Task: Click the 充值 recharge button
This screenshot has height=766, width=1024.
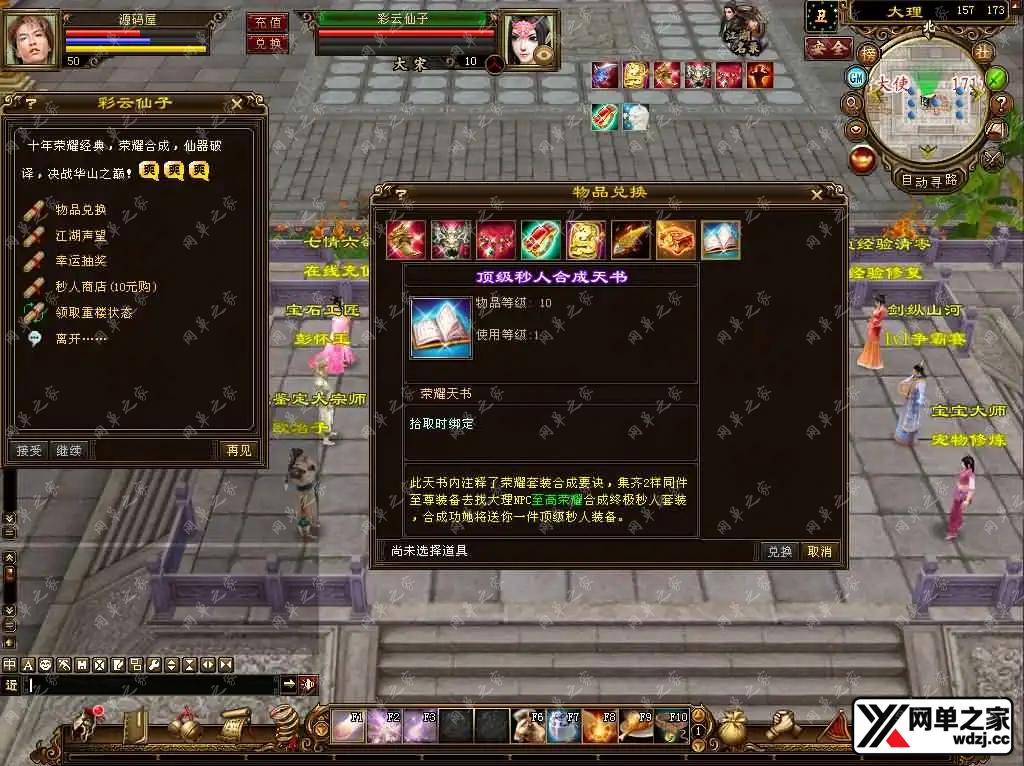Action: point(267,22)
